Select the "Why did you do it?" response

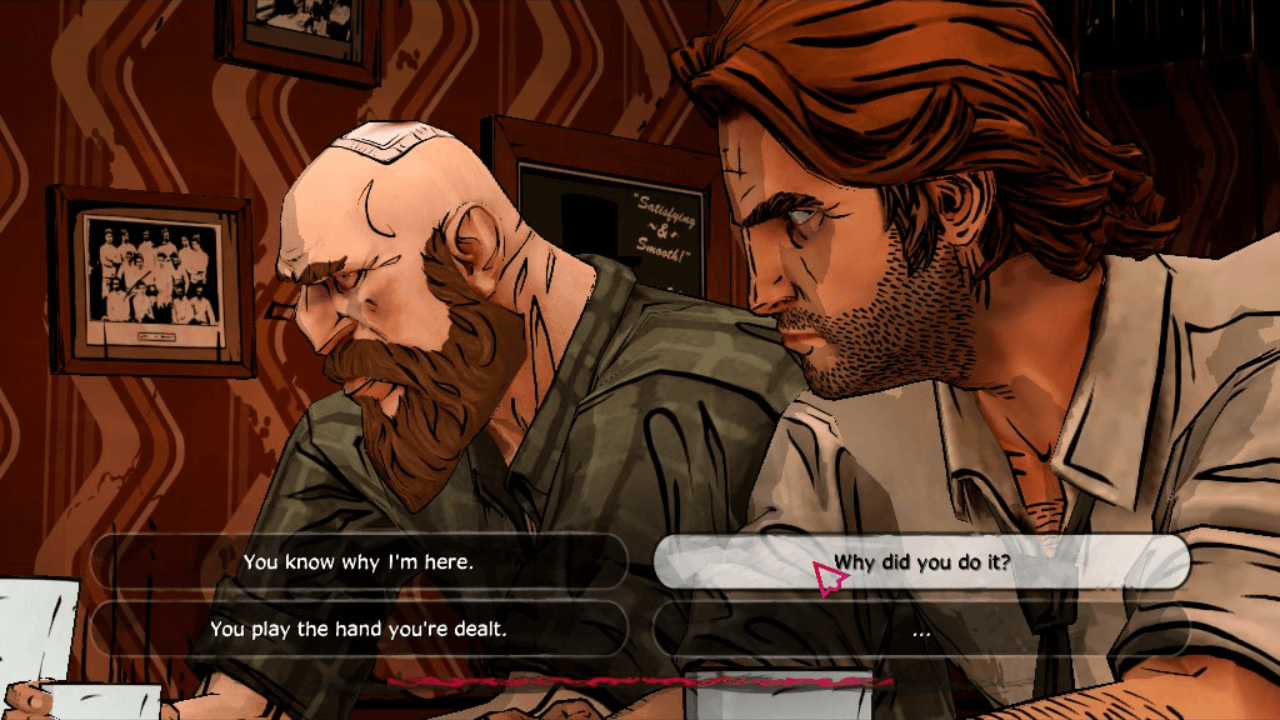point(921,562)
